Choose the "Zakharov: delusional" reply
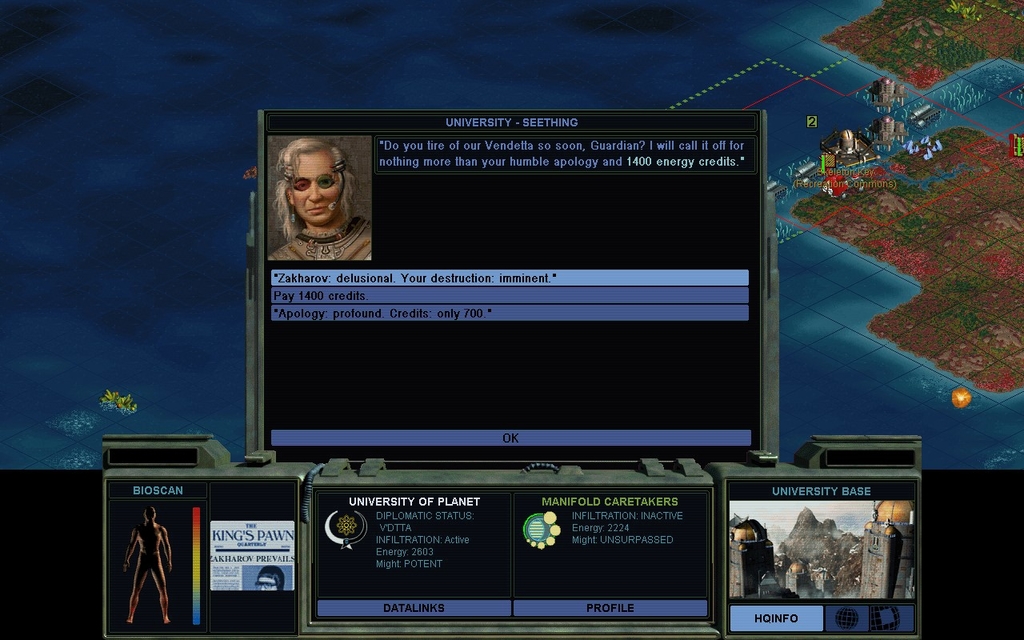 (x=509, y=278)
